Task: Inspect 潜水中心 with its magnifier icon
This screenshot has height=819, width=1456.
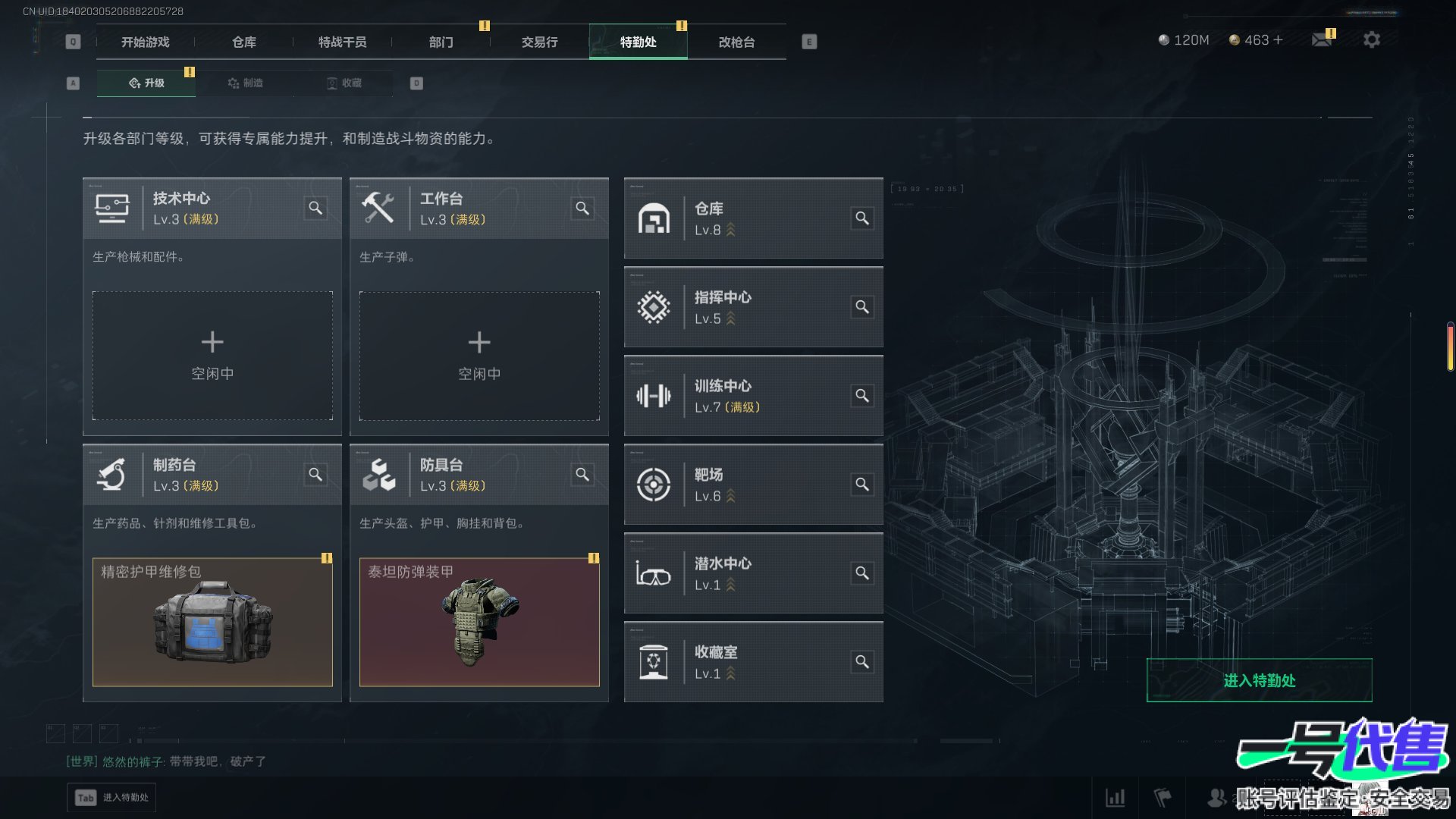Action: pyautogui.click(x=862, y=573)
